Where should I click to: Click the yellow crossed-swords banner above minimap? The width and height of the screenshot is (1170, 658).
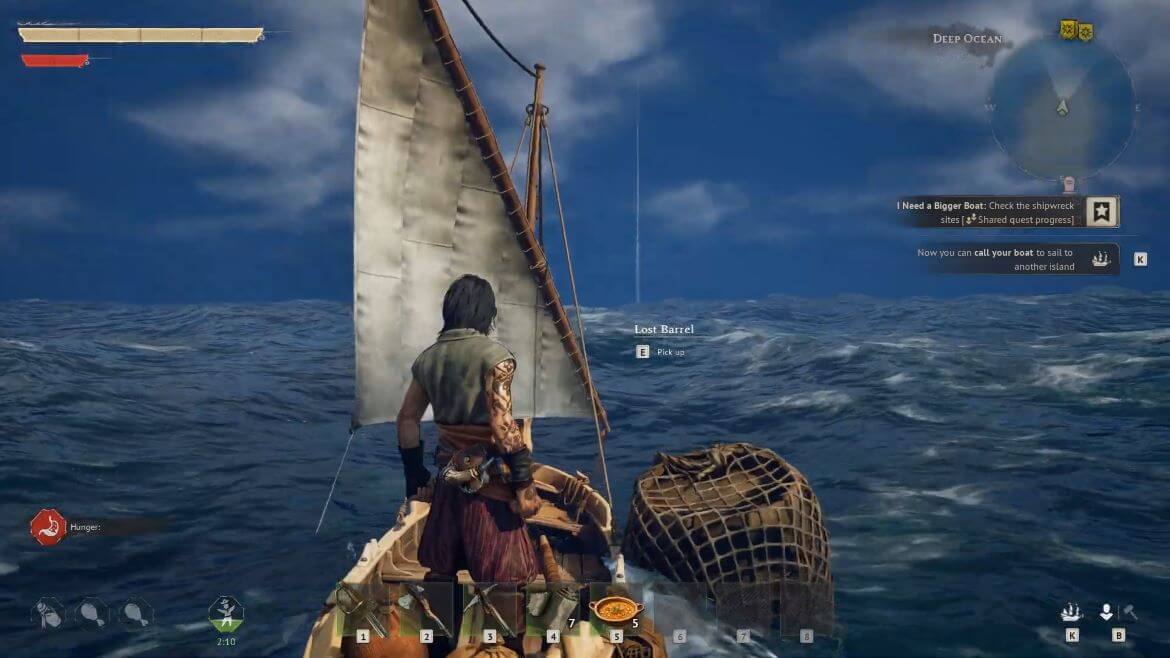click(x=1067, y=29)
